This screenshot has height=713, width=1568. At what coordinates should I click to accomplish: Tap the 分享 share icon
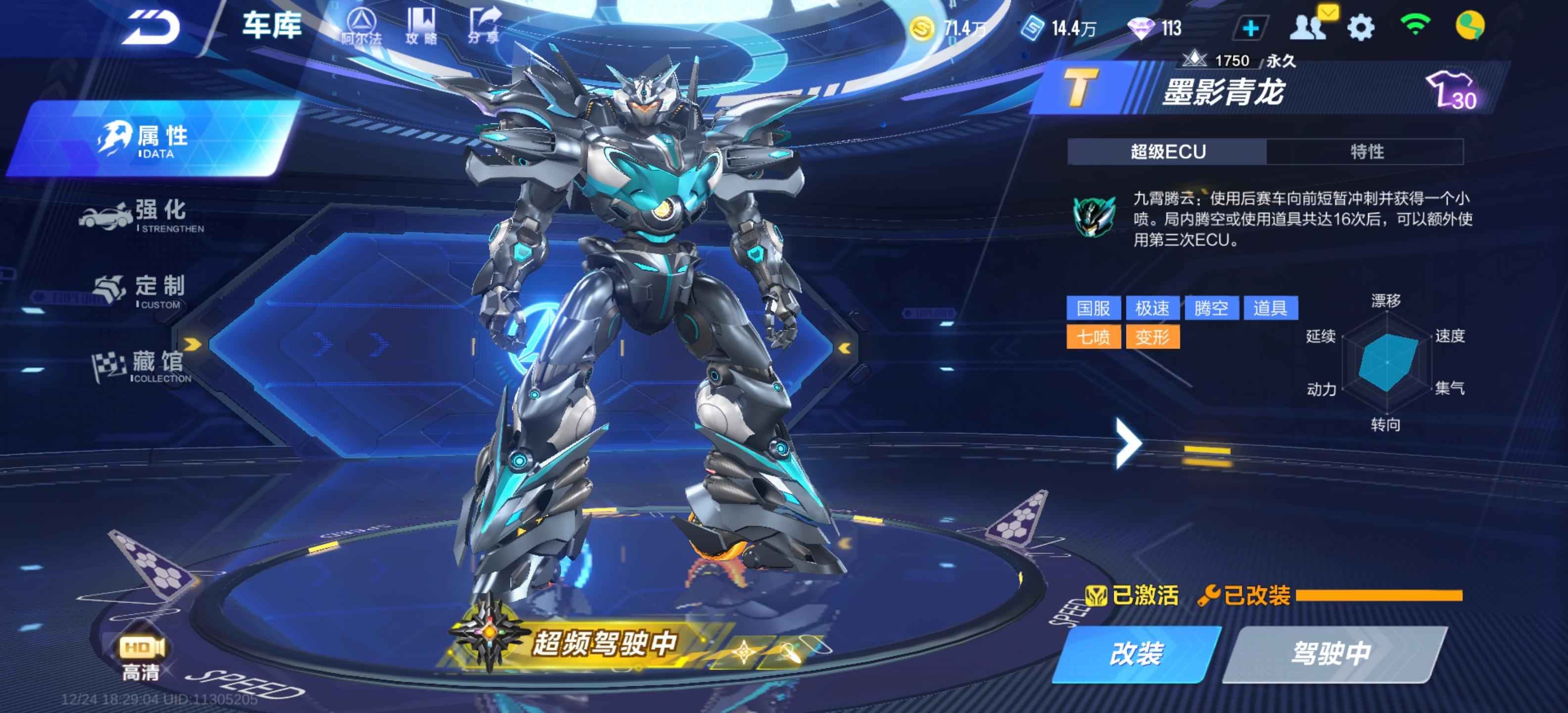[x=483, y=26]
